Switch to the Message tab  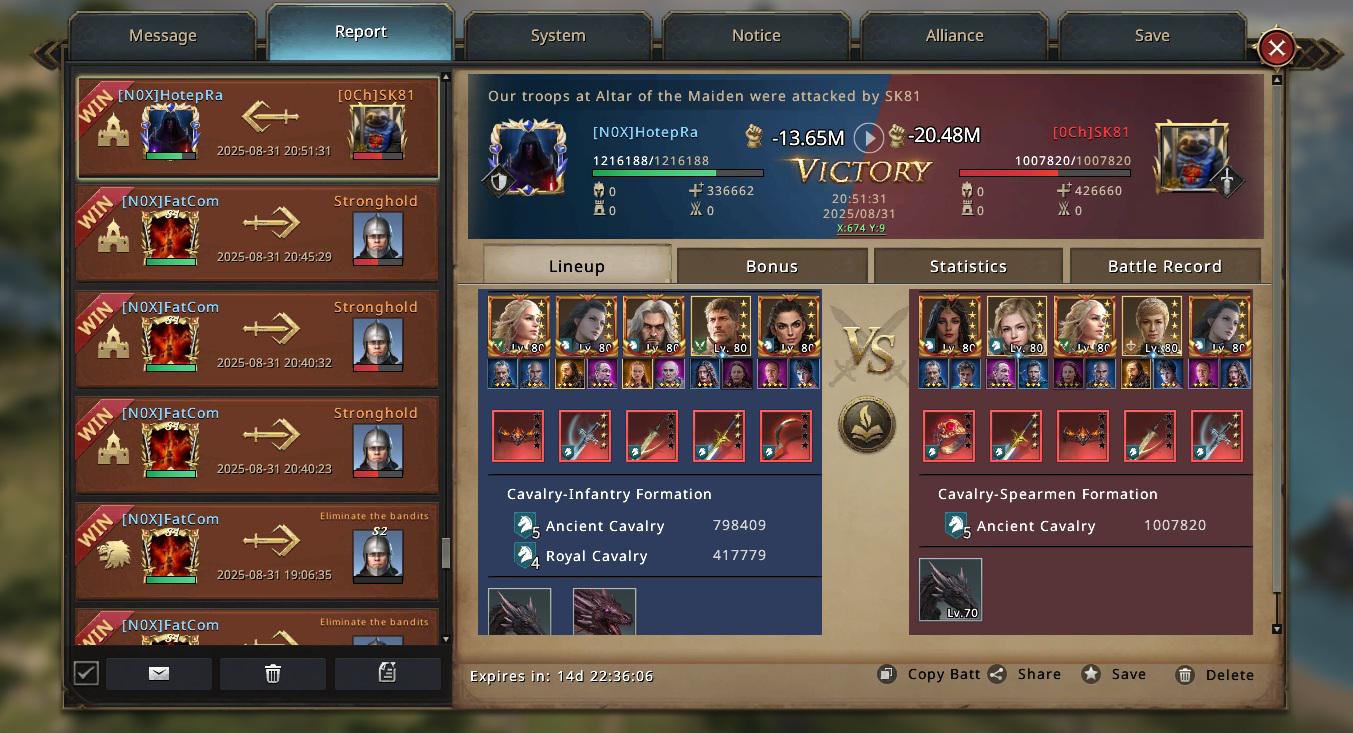coord(163,36)
